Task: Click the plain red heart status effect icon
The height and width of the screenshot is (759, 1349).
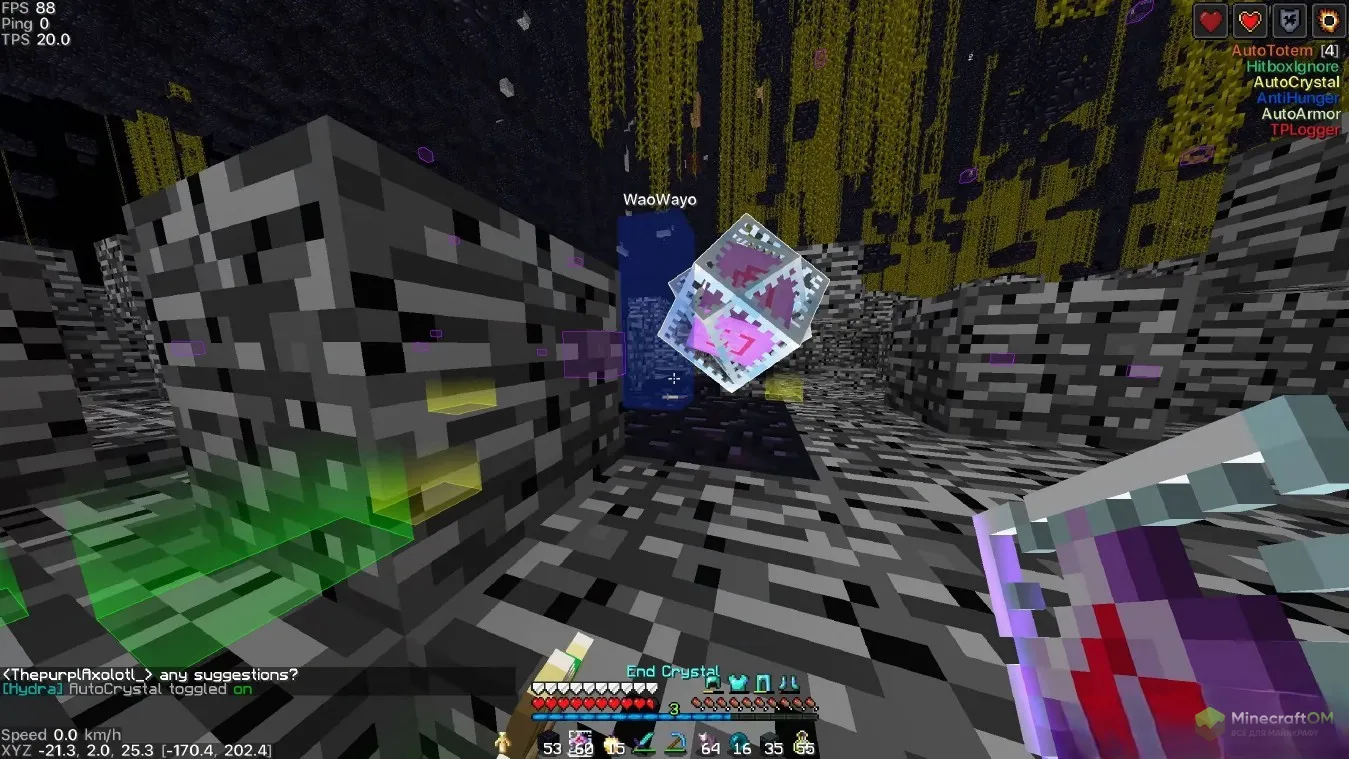Action: 1211,20
